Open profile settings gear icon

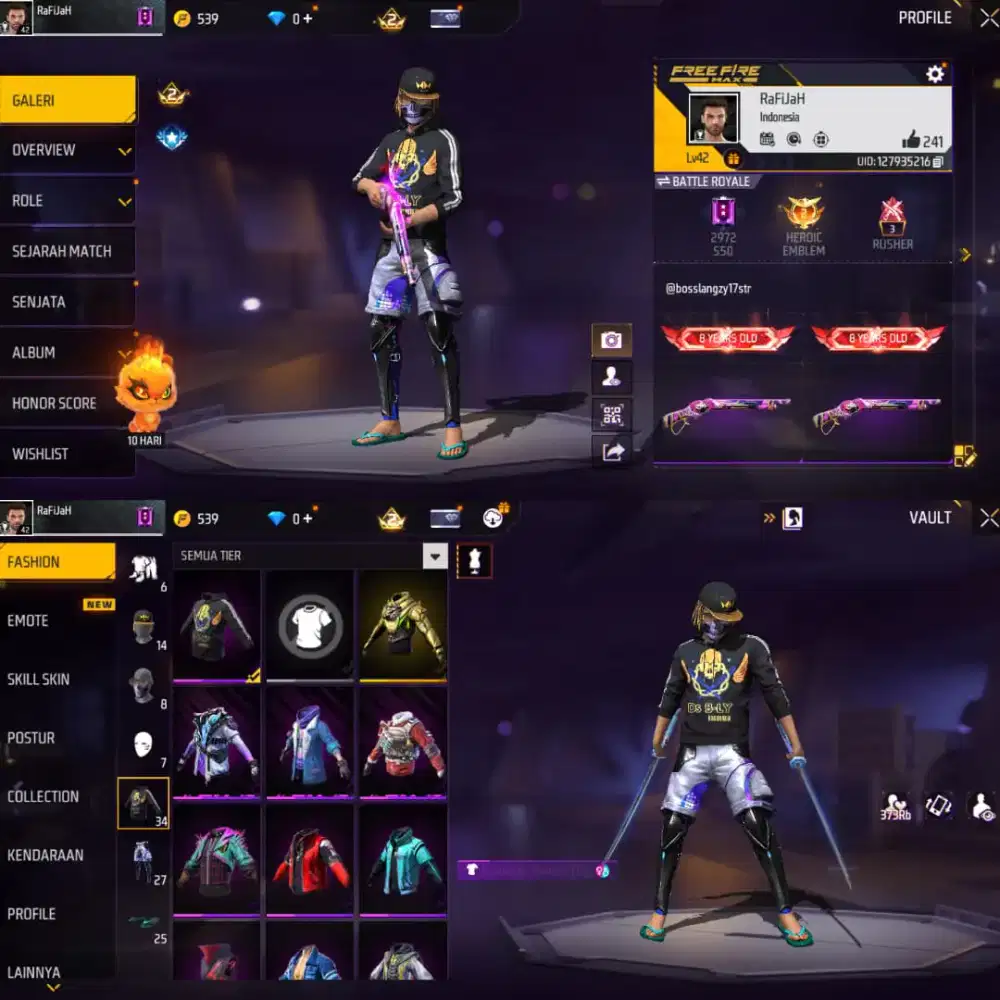coord(935,74)
